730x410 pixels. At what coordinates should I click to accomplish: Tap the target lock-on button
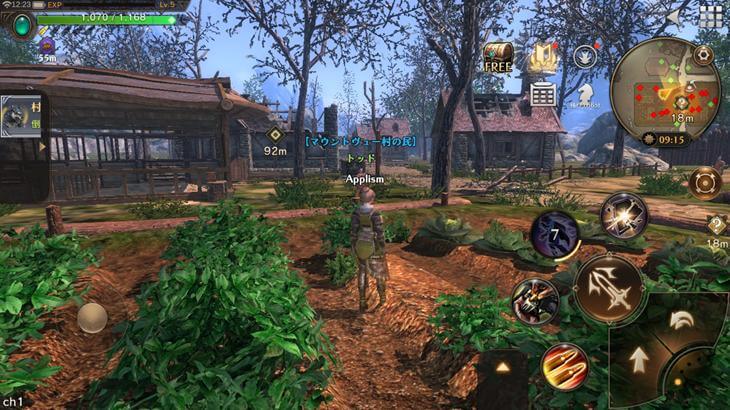(x=704, y=184)
